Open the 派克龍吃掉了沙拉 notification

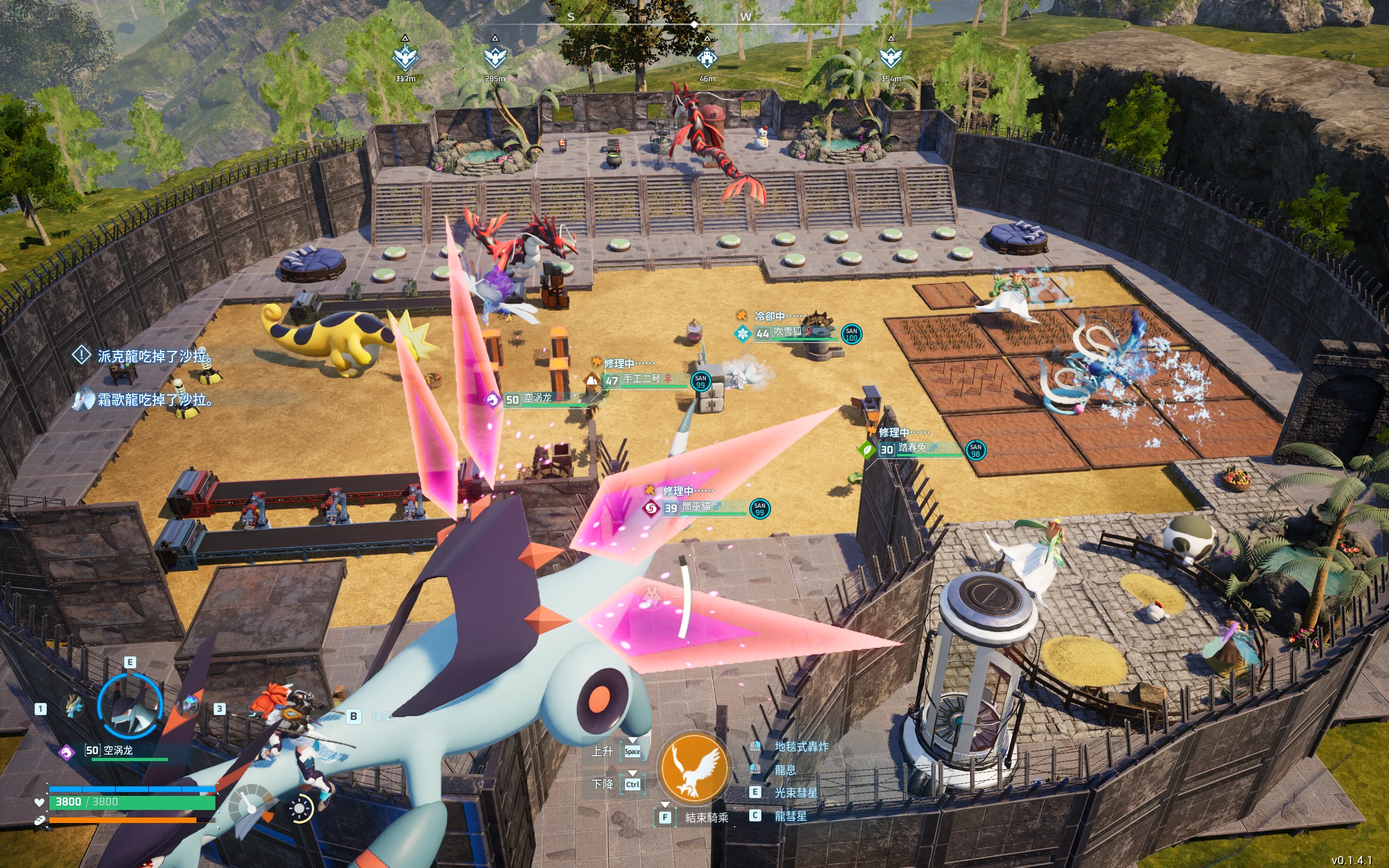pyautogui.click(x=154, y=356)
